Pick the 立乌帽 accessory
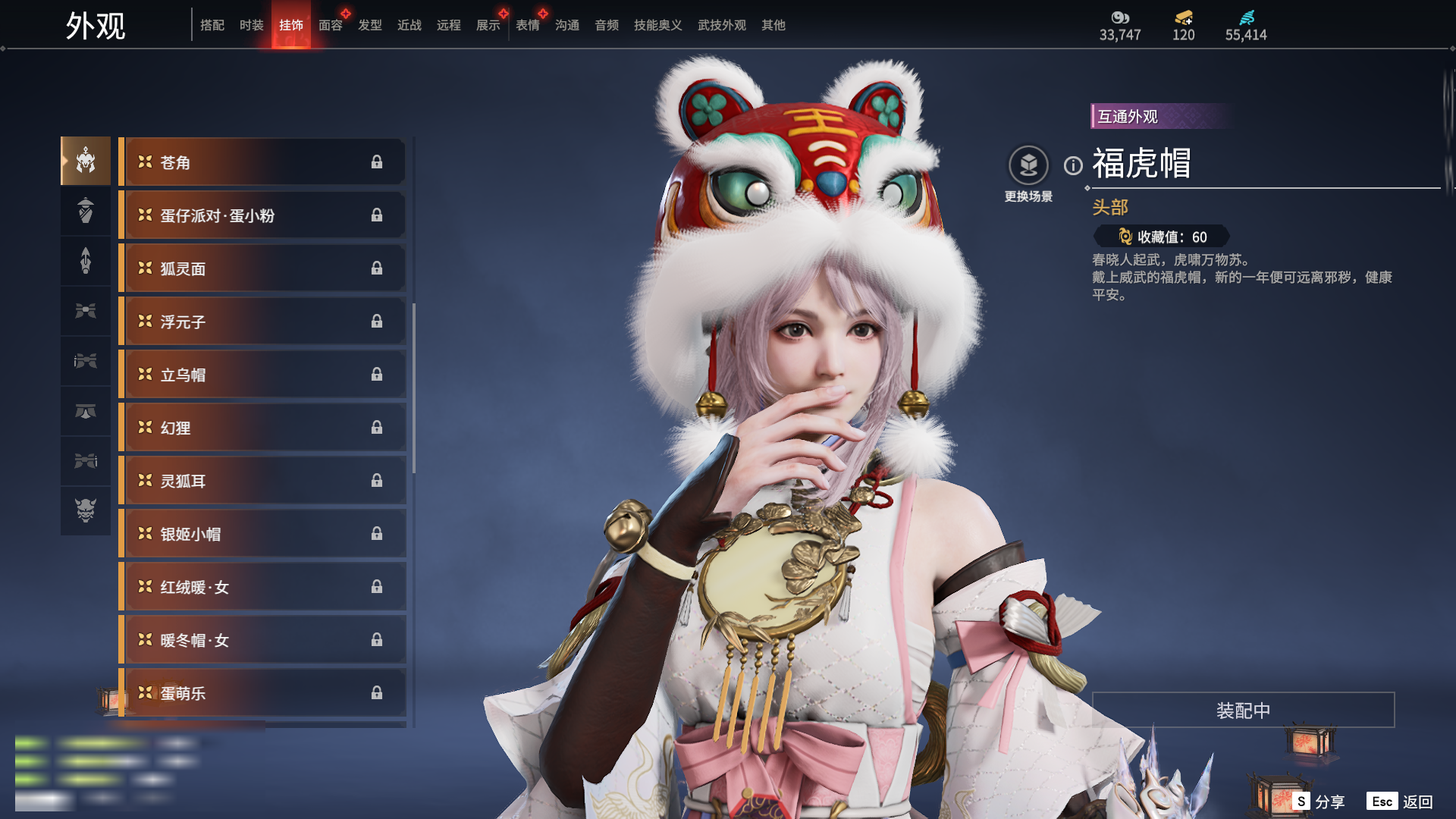 click(x=262, y=375)
